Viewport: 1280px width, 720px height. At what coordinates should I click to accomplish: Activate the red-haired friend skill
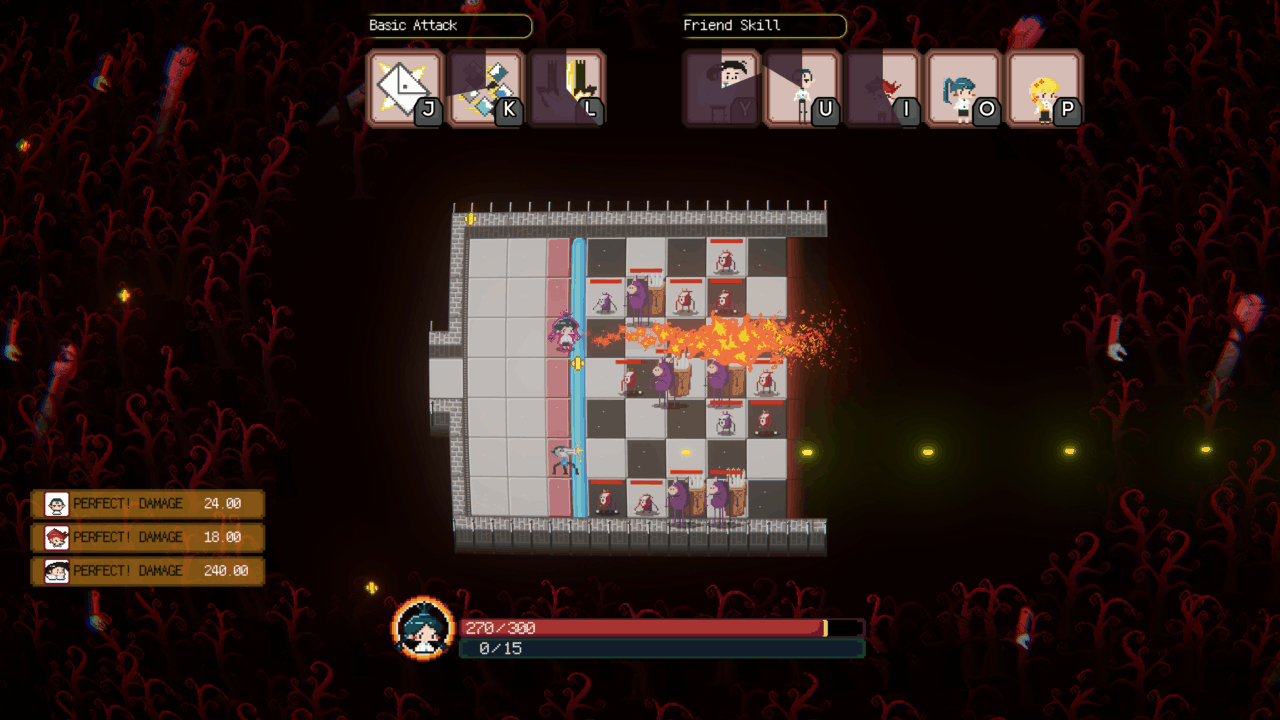(884, 88)
